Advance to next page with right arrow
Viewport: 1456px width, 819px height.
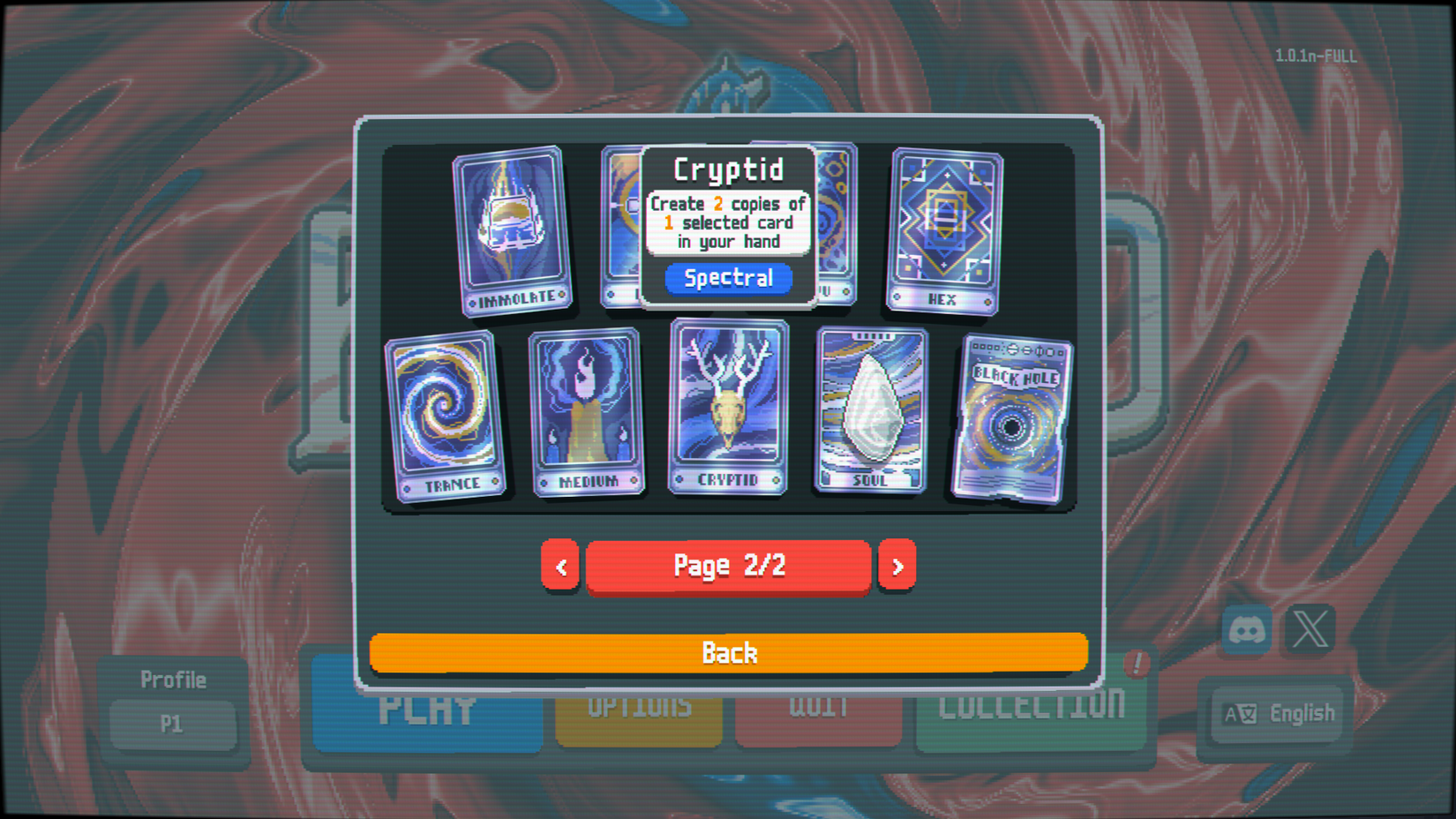click(897, 565)
